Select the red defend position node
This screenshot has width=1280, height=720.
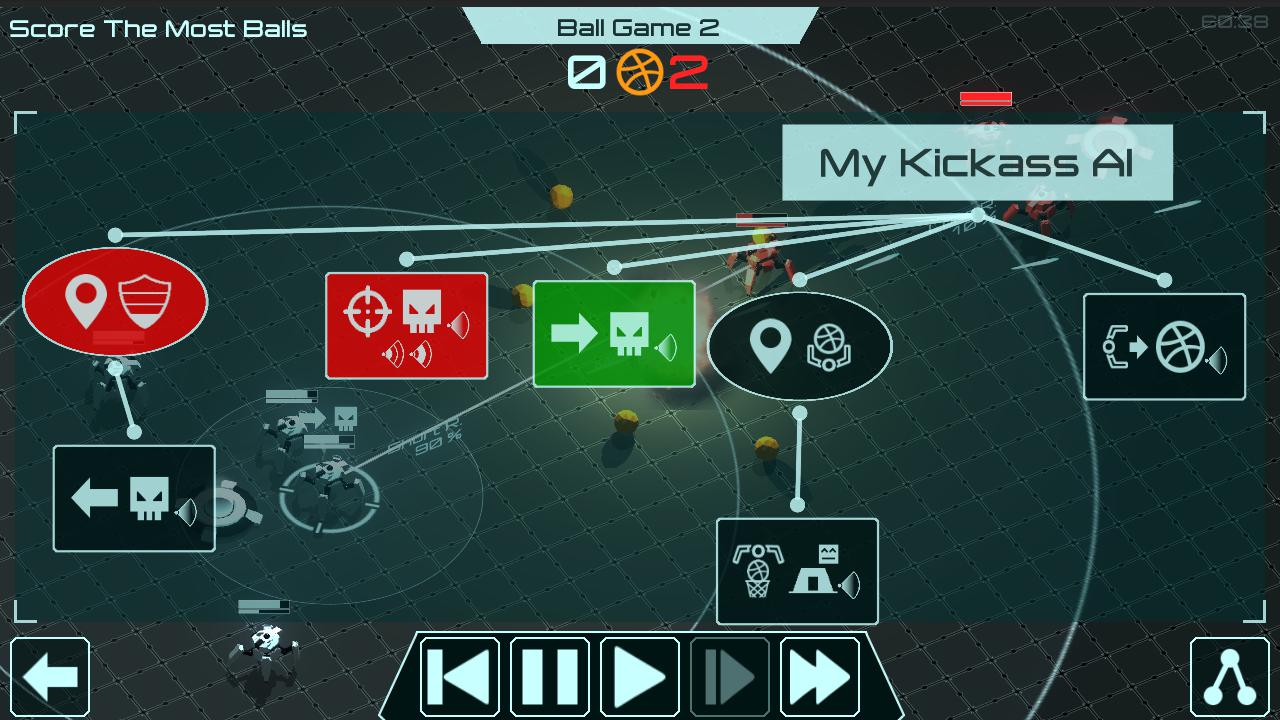(x=115, y=302)
